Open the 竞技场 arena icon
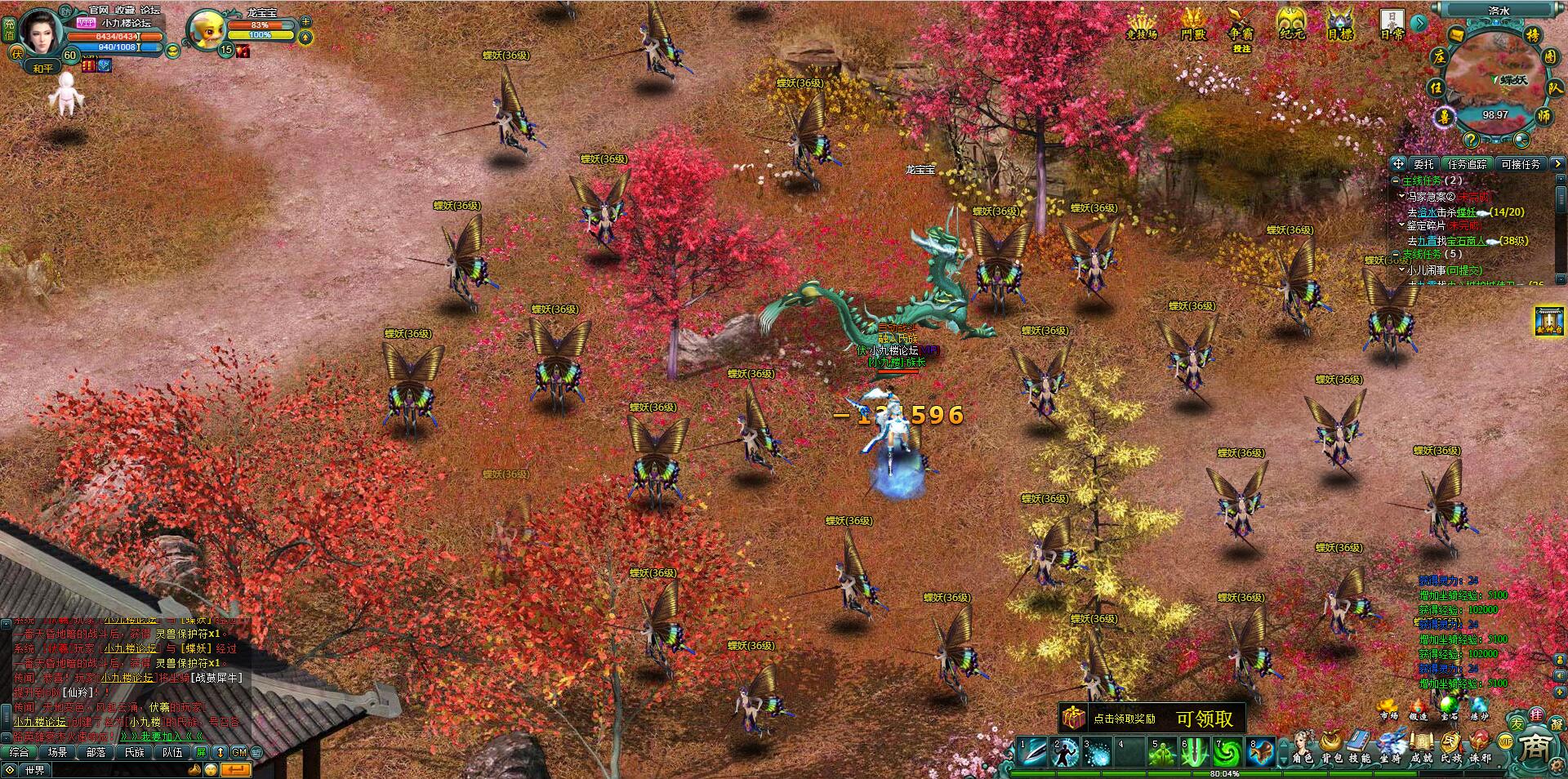 pyautogui.click(x=1142, y=23)
